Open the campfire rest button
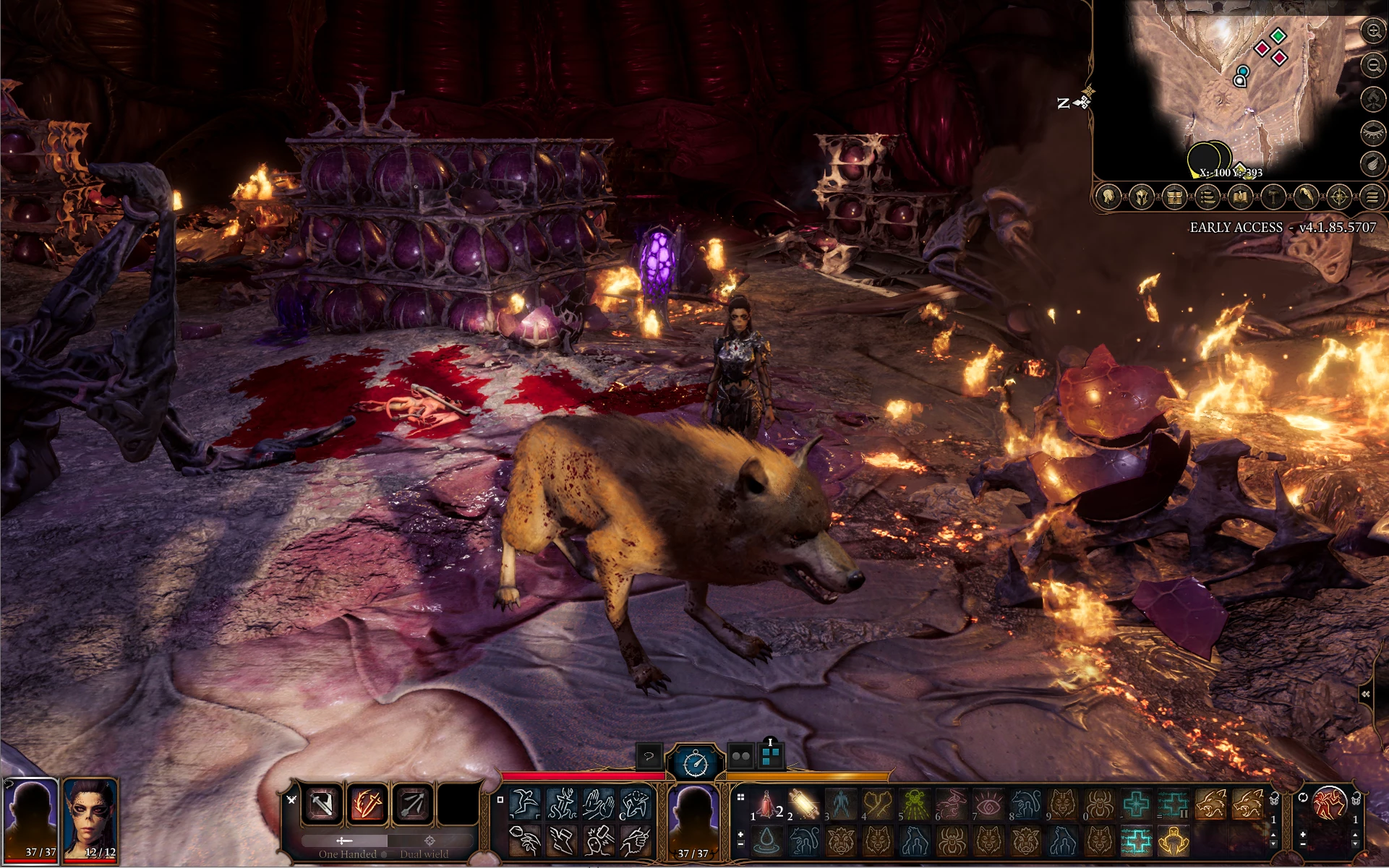 [x=1372, y=99]
